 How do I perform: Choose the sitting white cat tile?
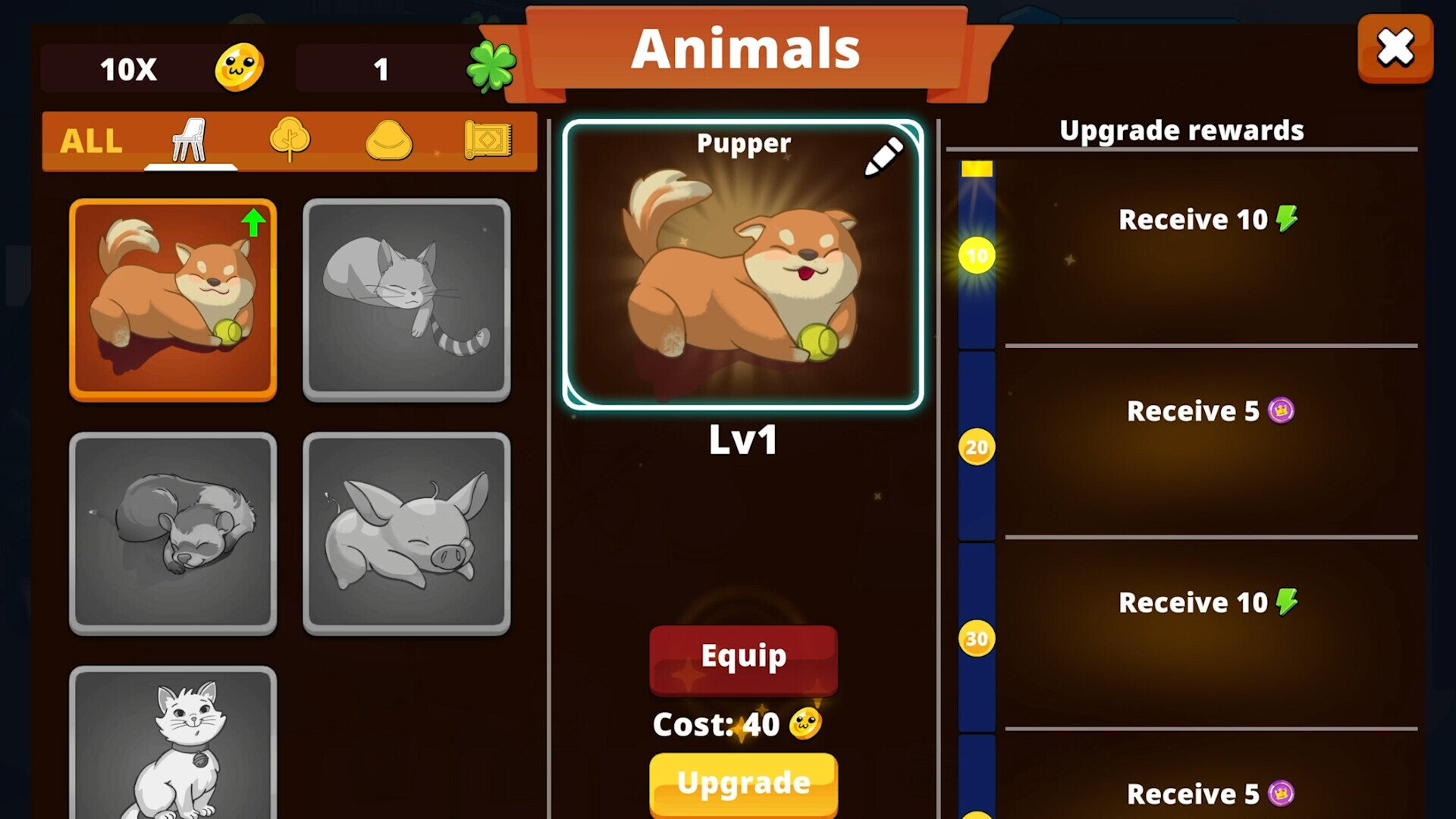(x=173, y=743)
